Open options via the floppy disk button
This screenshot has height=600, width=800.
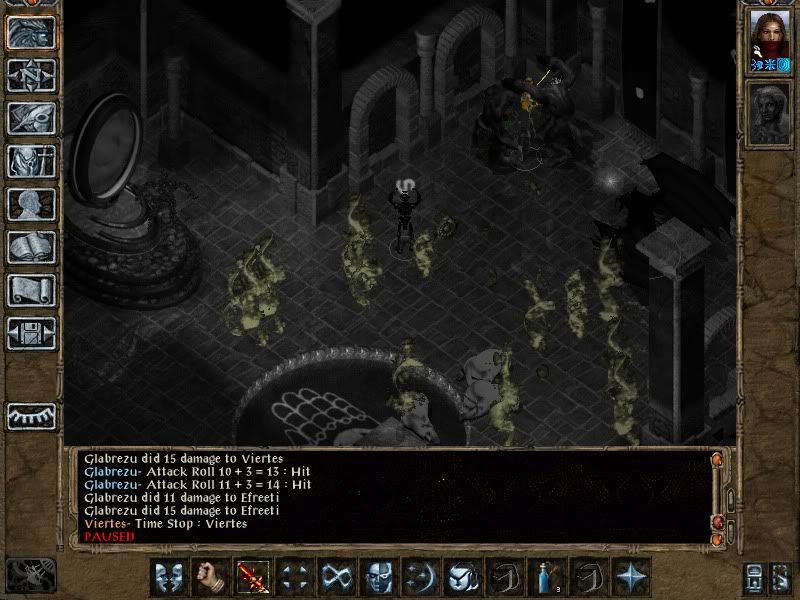pyautogui.click(x=31, y=333)
